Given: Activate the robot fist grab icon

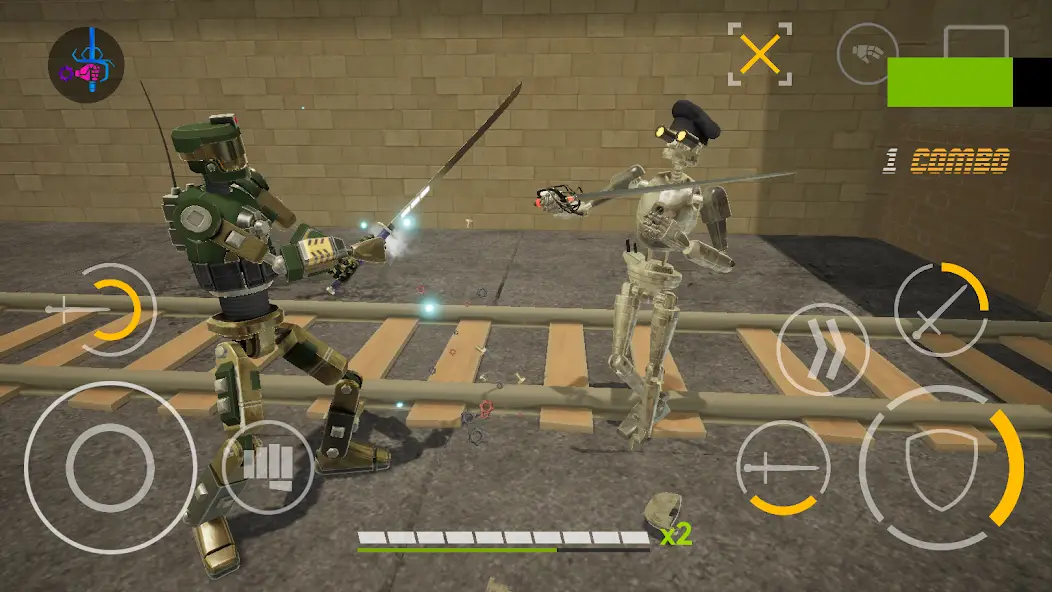Looking at the screenshot, I should [867, 53].
